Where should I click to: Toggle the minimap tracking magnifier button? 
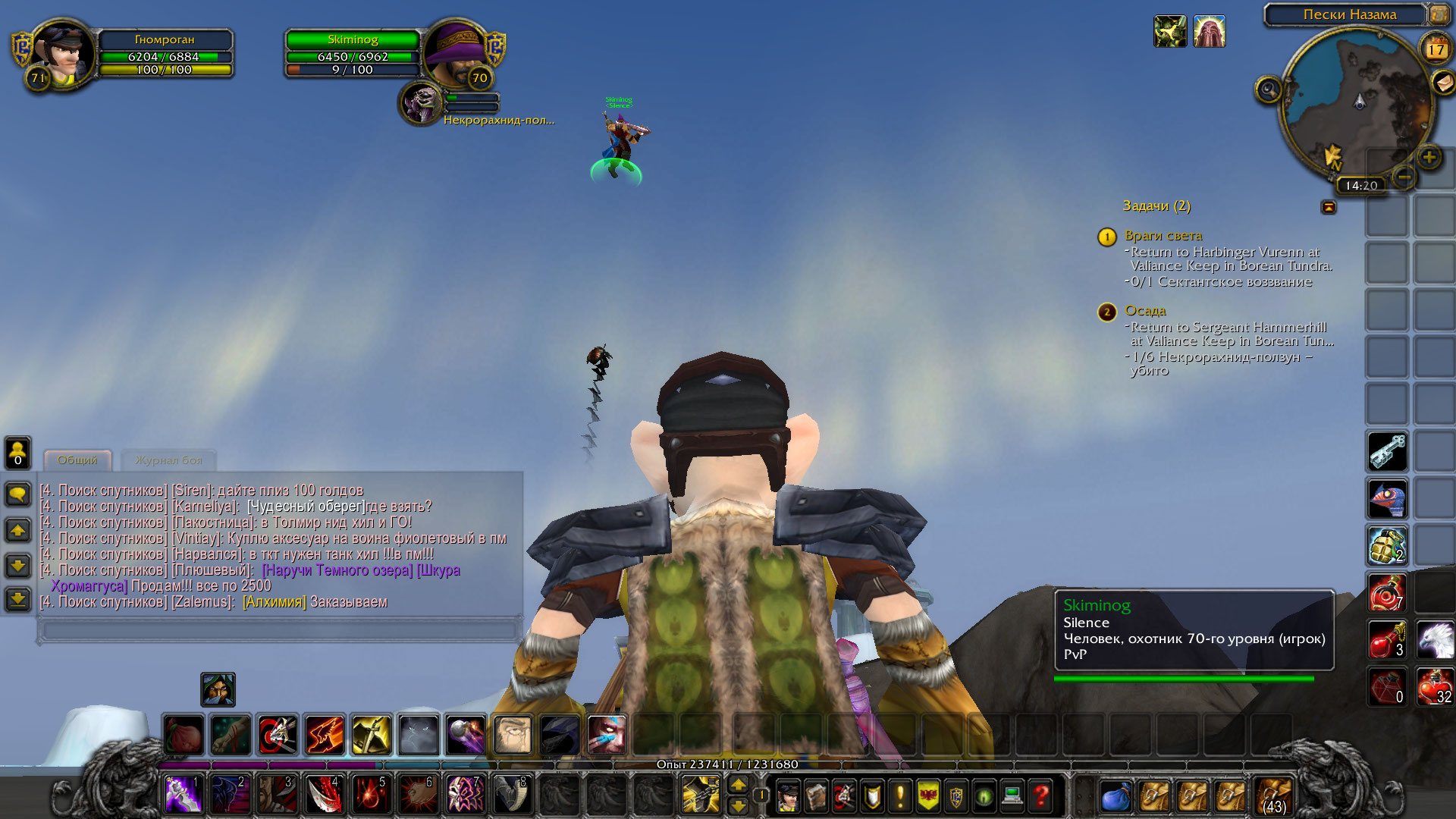point(1268,90)
